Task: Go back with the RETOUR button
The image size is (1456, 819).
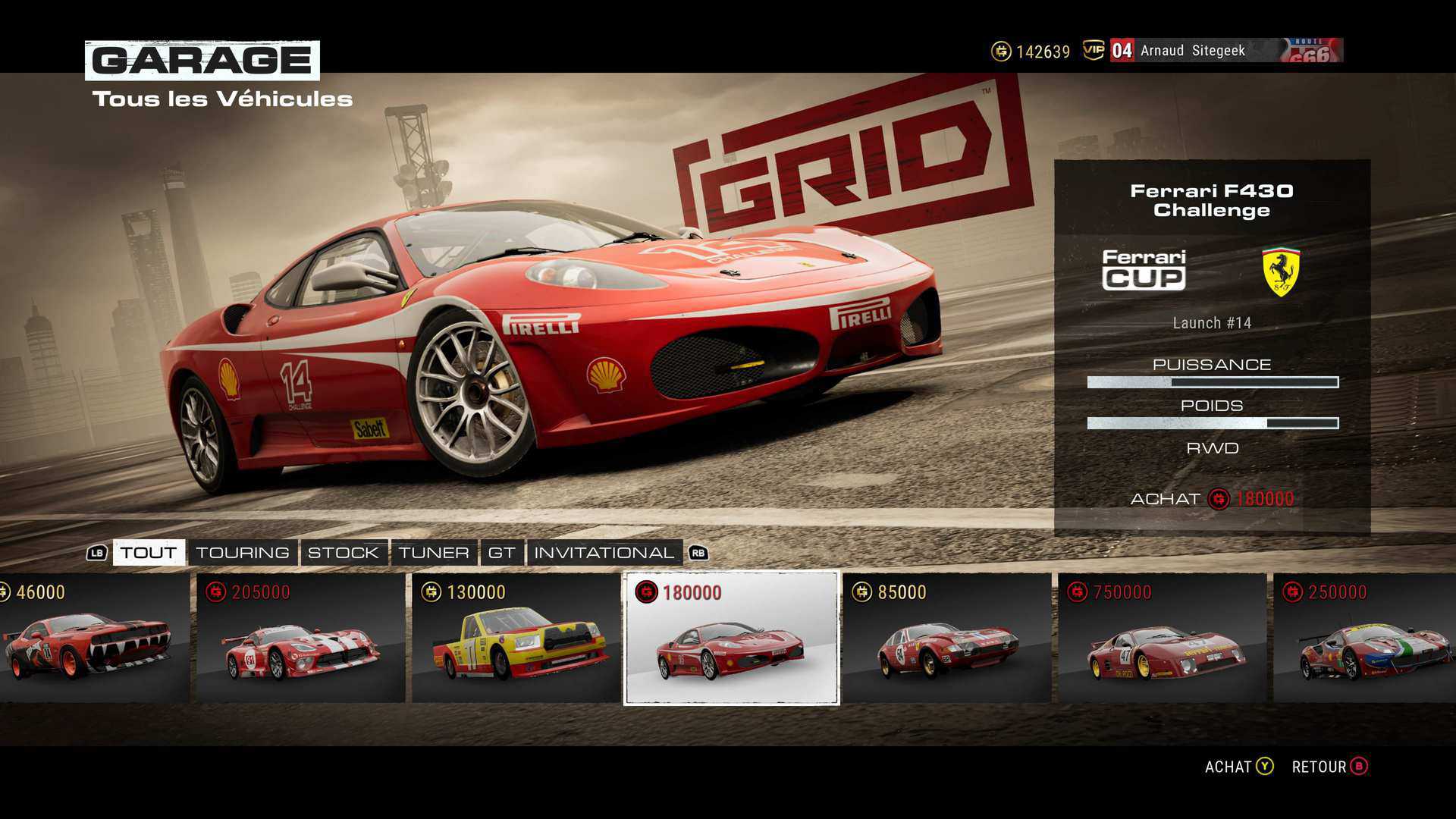Action: (1329, 767)
